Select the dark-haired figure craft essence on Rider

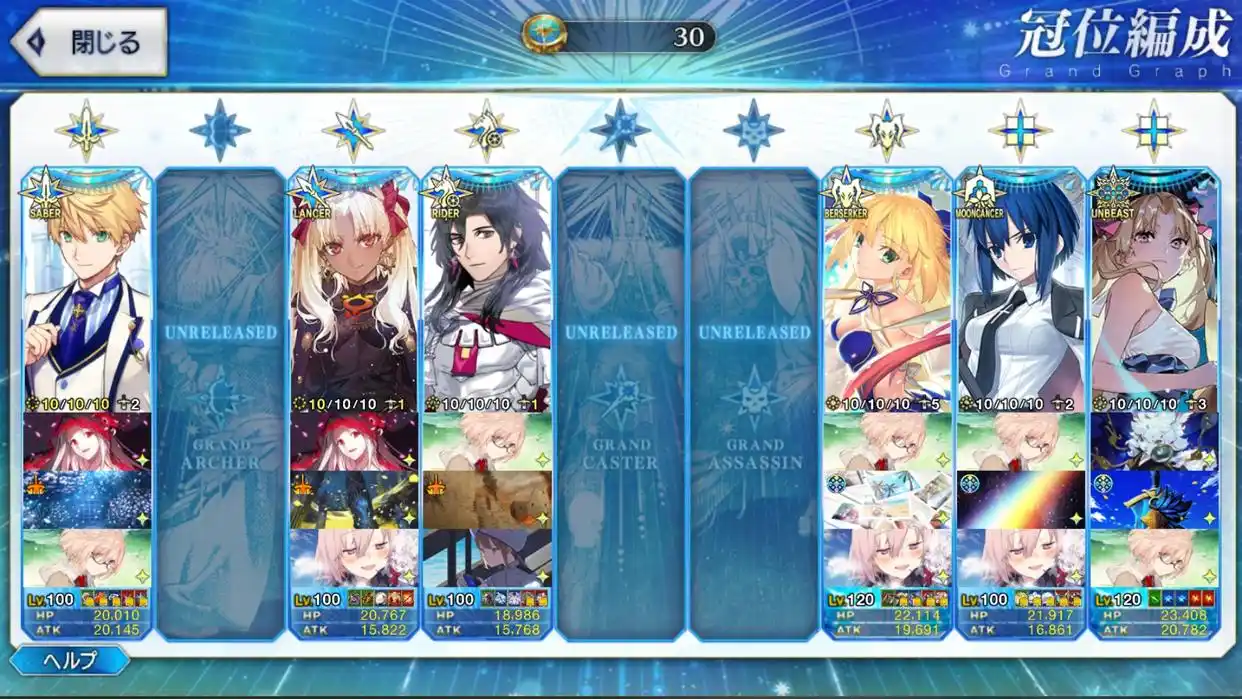pyautogui.click(x=487, y=558)
